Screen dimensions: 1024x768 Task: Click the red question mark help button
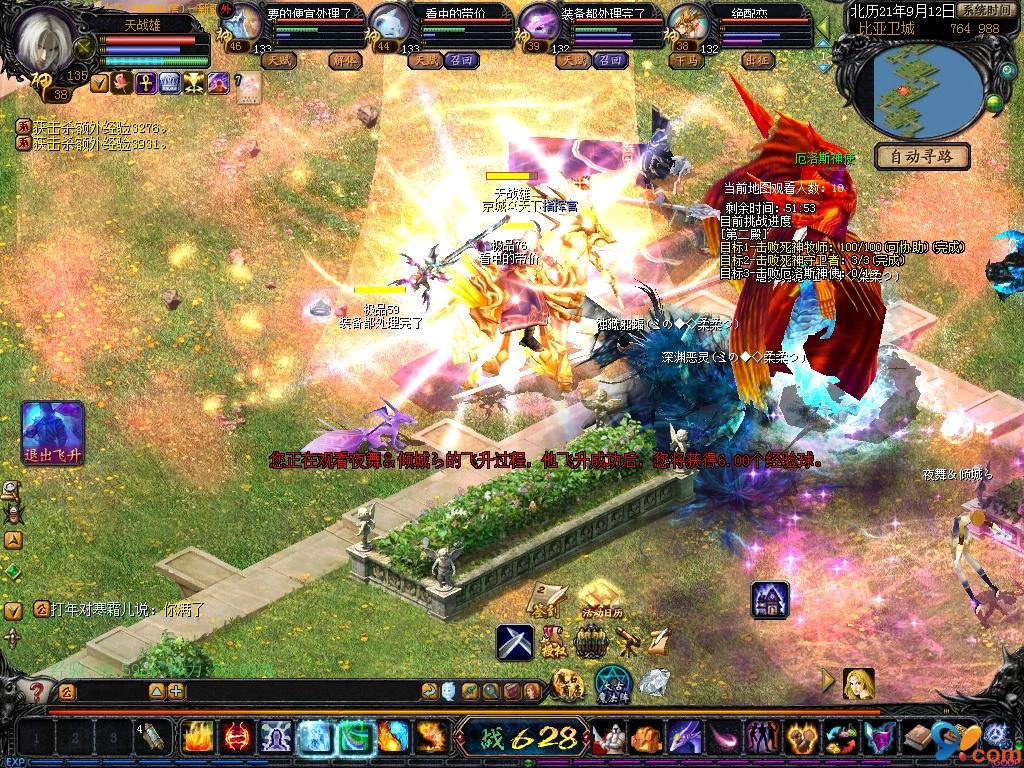(x=37, y=691)
